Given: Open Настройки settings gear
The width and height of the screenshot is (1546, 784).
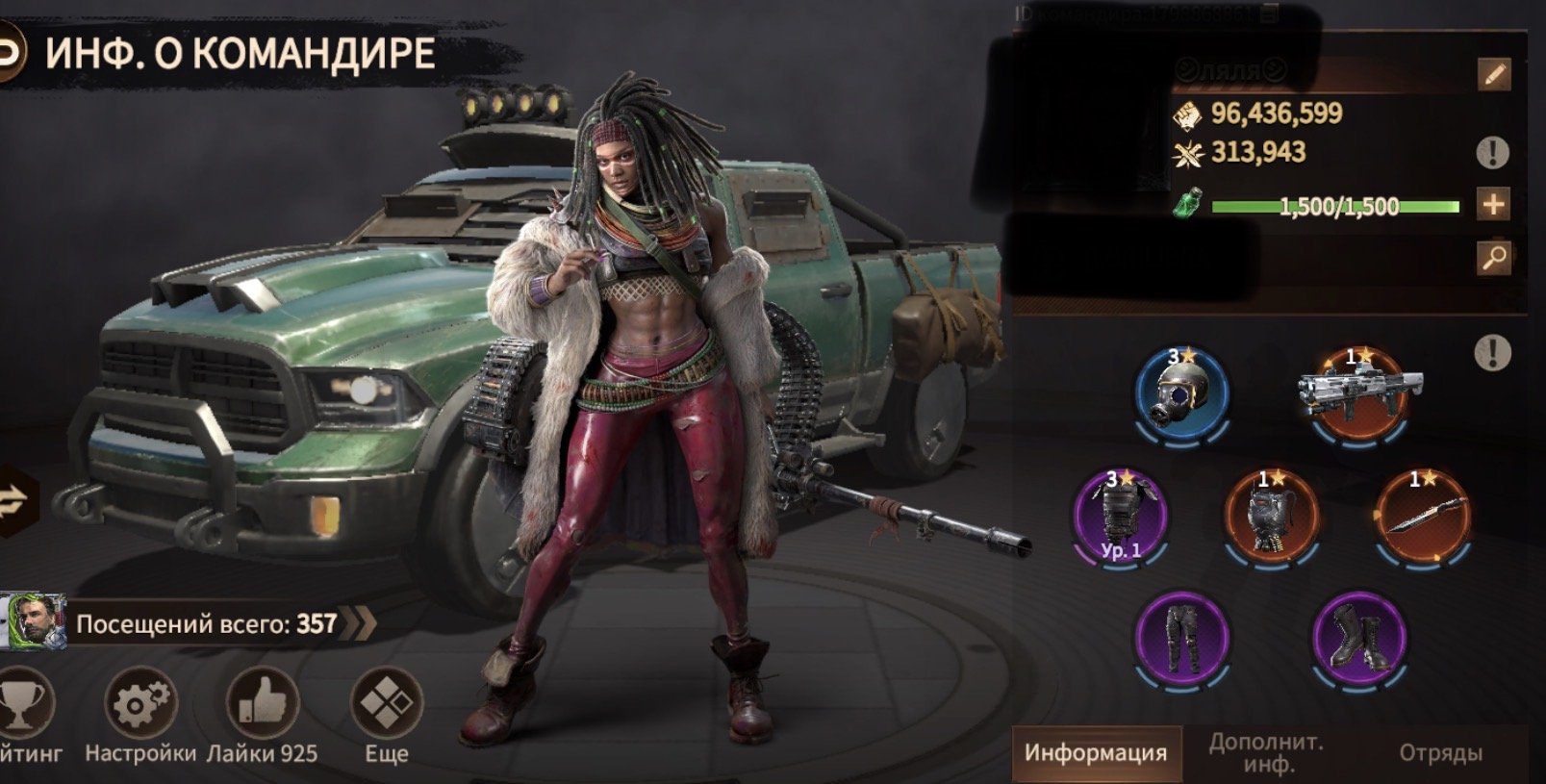Looking at the screenshot, I should click(x=140, y=706).
